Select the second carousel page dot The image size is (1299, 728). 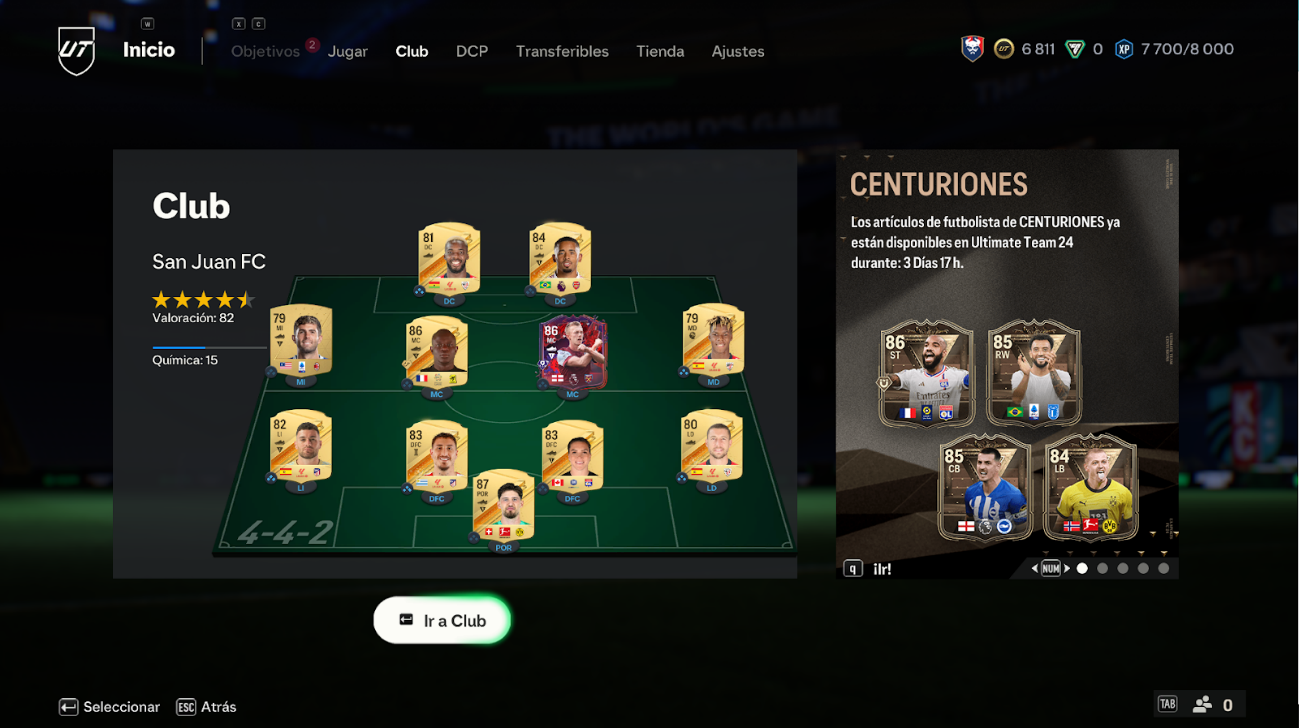click(x=1102, y=568)
